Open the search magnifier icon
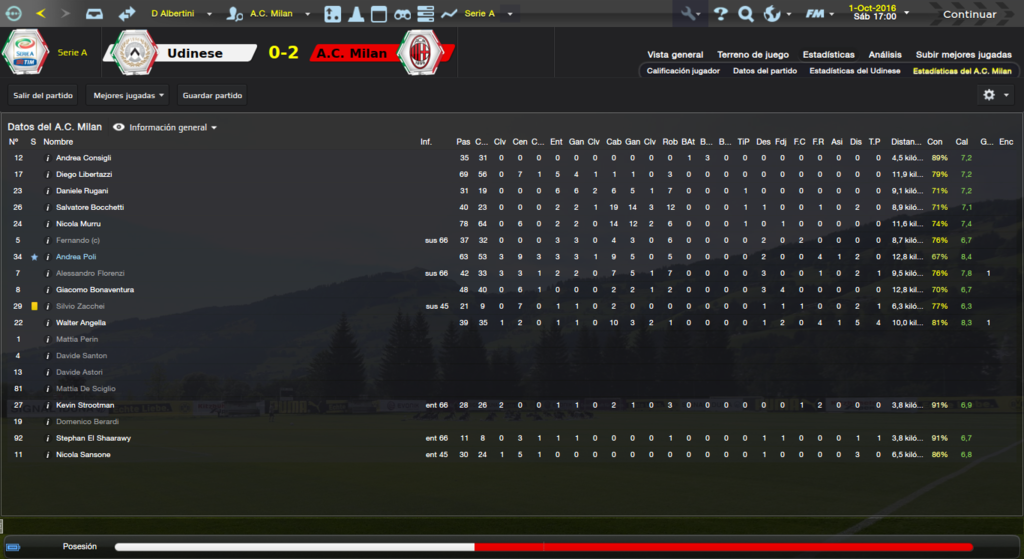The image size is (1024, 559). 745,14
